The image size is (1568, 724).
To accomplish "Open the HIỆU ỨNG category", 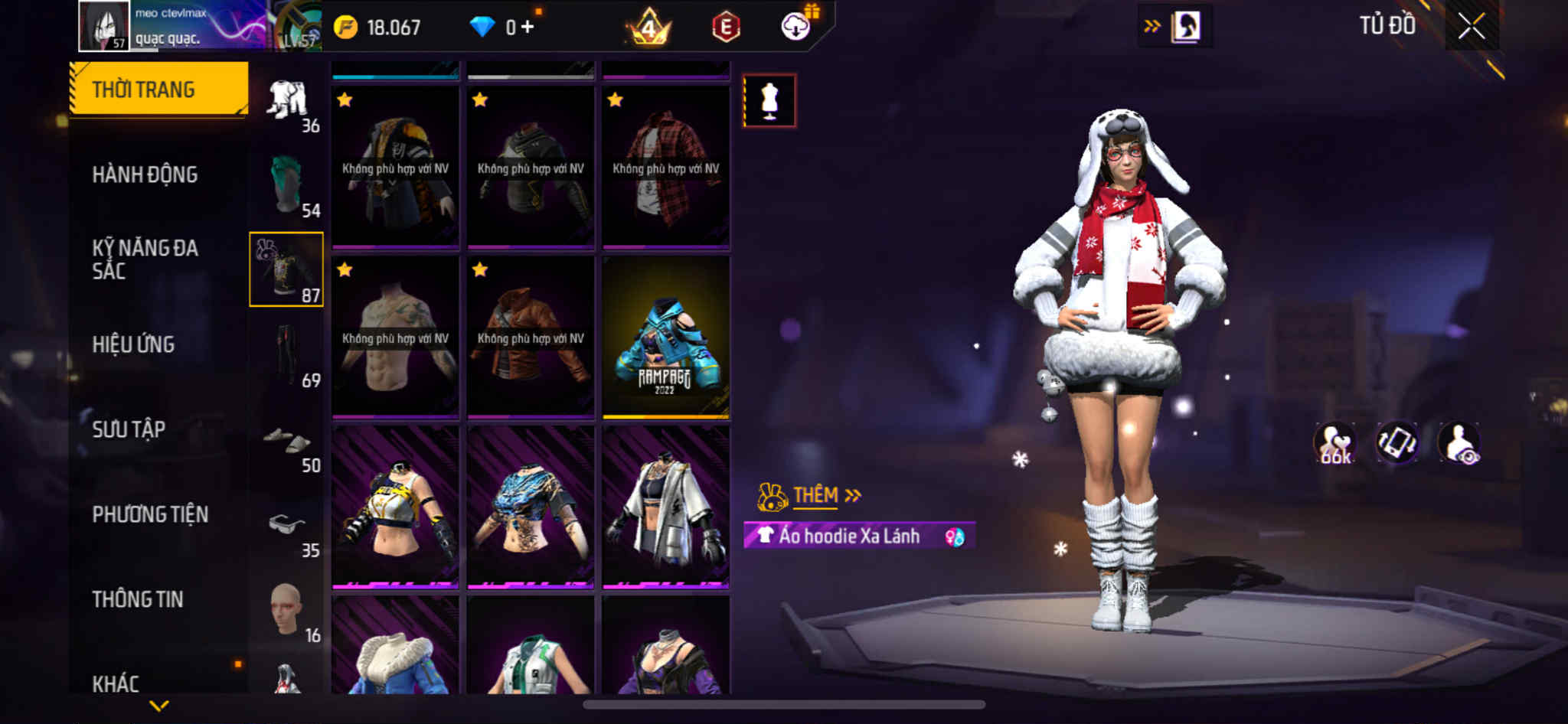I will pyautogui.click(x=134, y=344).
